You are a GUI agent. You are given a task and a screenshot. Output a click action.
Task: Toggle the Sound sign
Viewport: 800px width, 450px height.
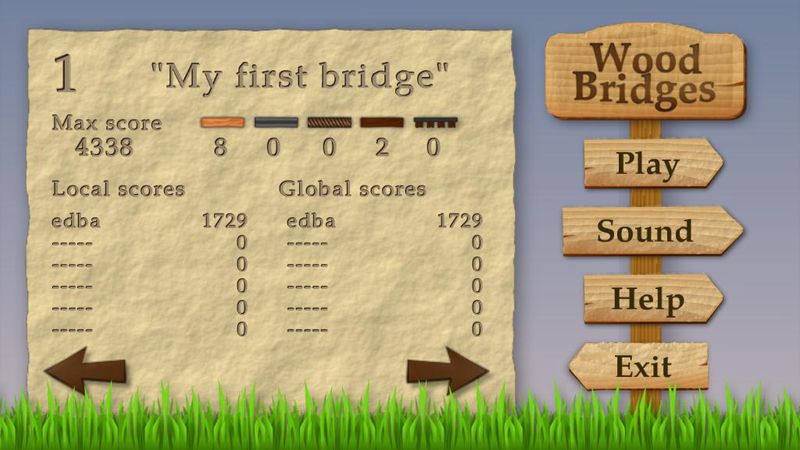[647, 231]
